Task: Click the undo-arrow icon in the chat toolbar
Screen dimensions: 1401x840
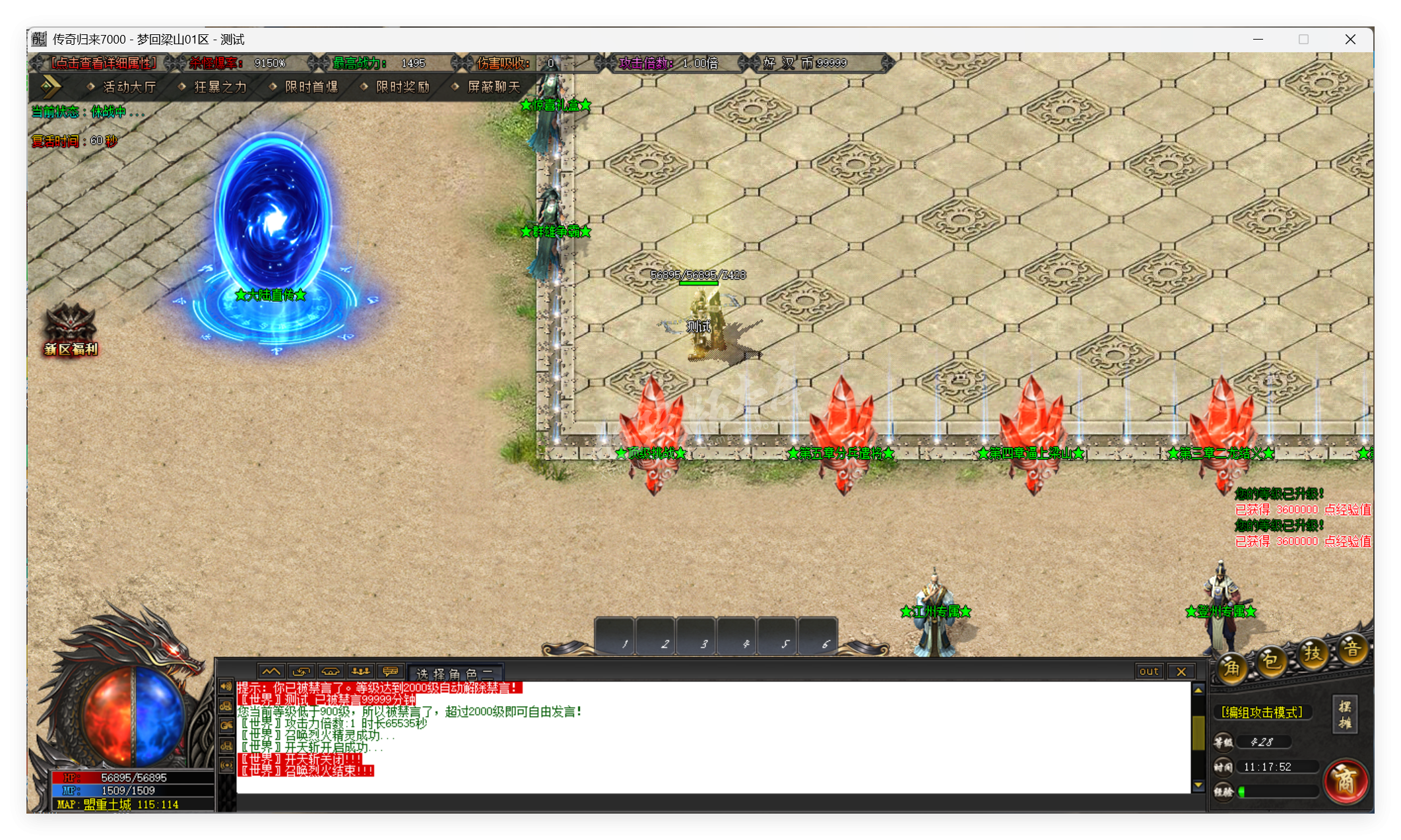Action: click(301, 671)
